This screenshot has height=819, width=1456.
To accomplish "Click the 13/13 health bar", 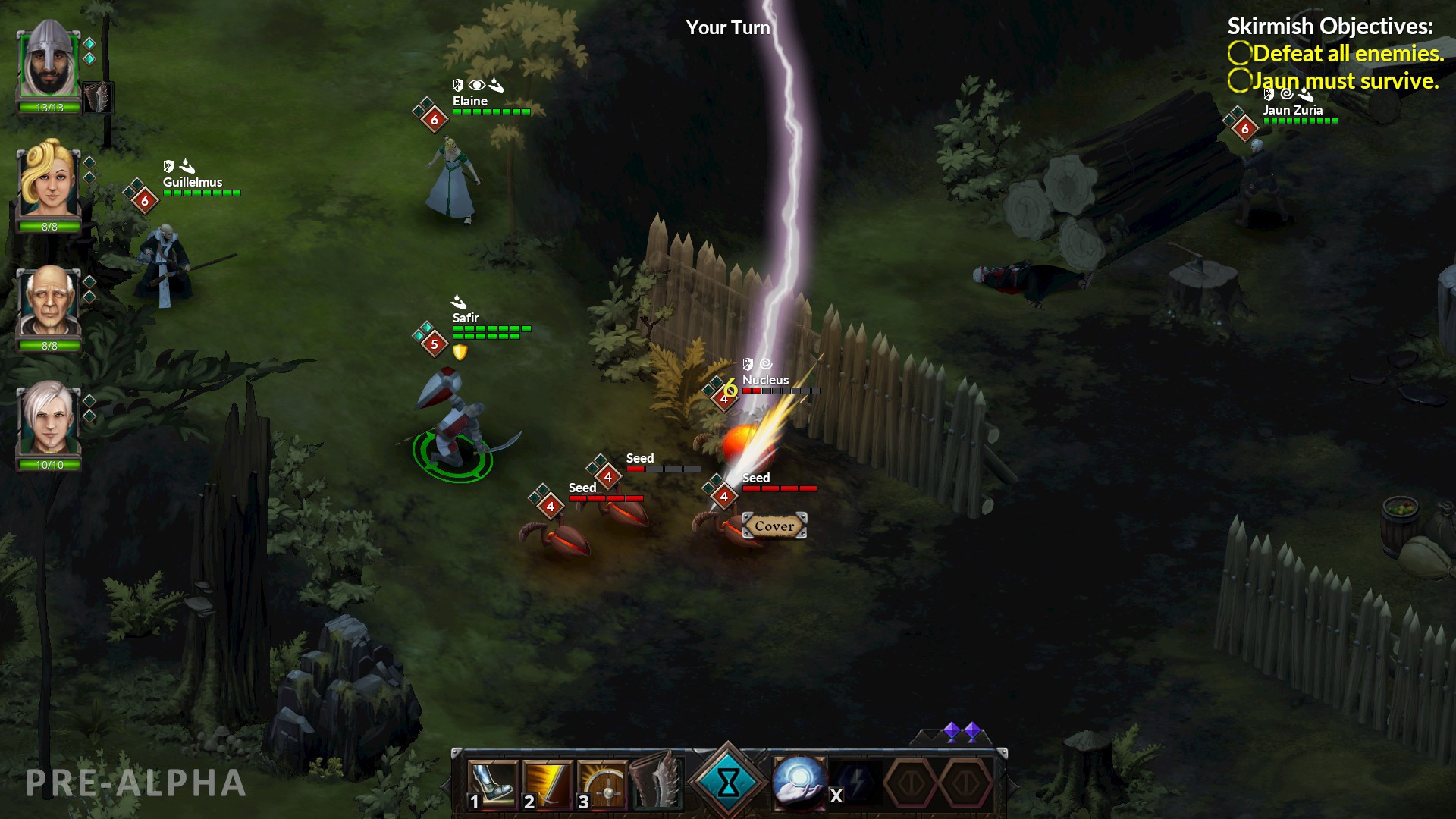I will click(x=49, y=108).
